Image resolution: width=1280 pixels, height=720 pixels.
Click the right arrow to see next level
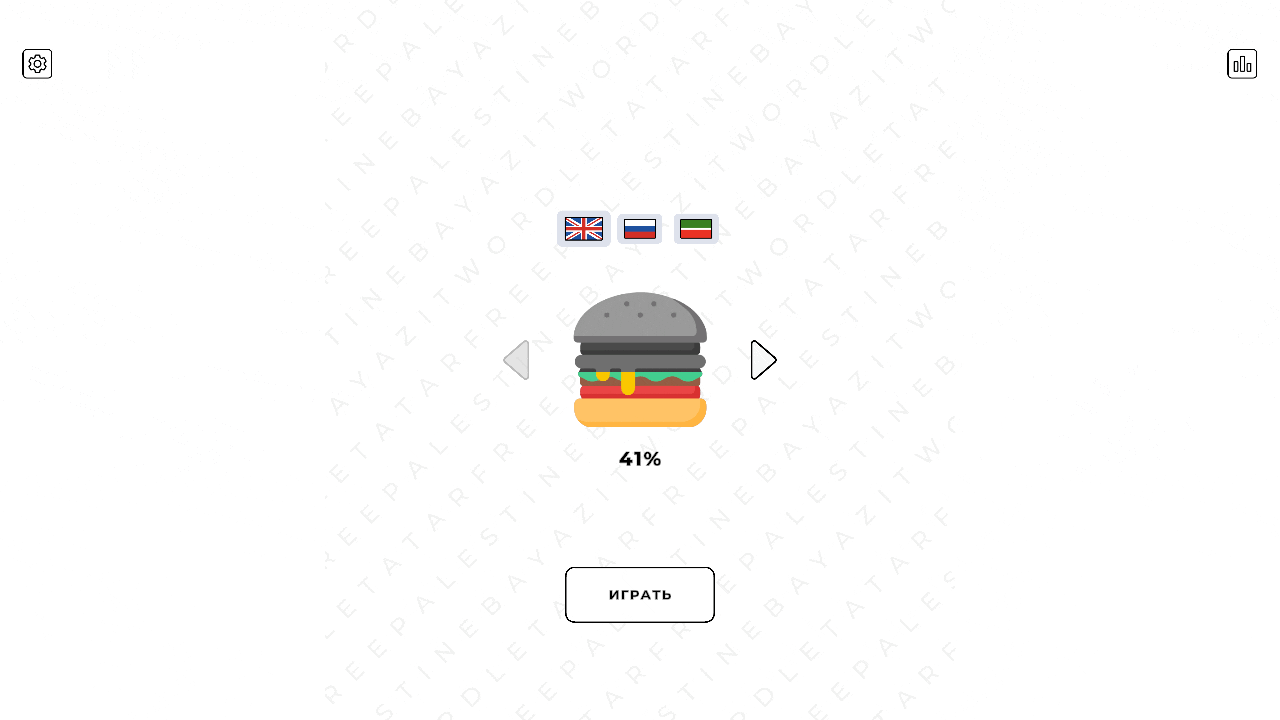pos(763,359)
